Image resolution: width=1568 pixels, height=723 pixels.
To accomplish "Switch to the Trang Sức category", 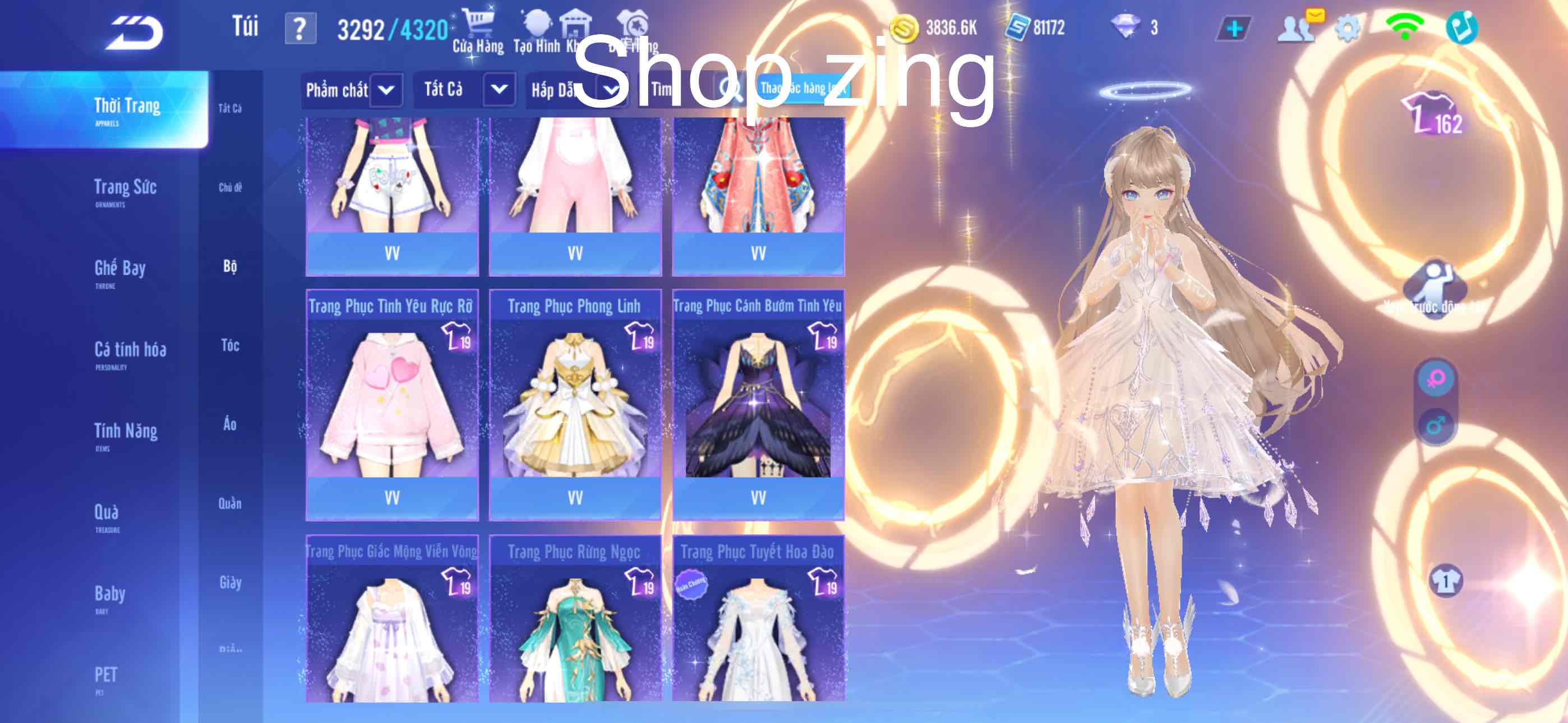I will [x=126, y=190].
